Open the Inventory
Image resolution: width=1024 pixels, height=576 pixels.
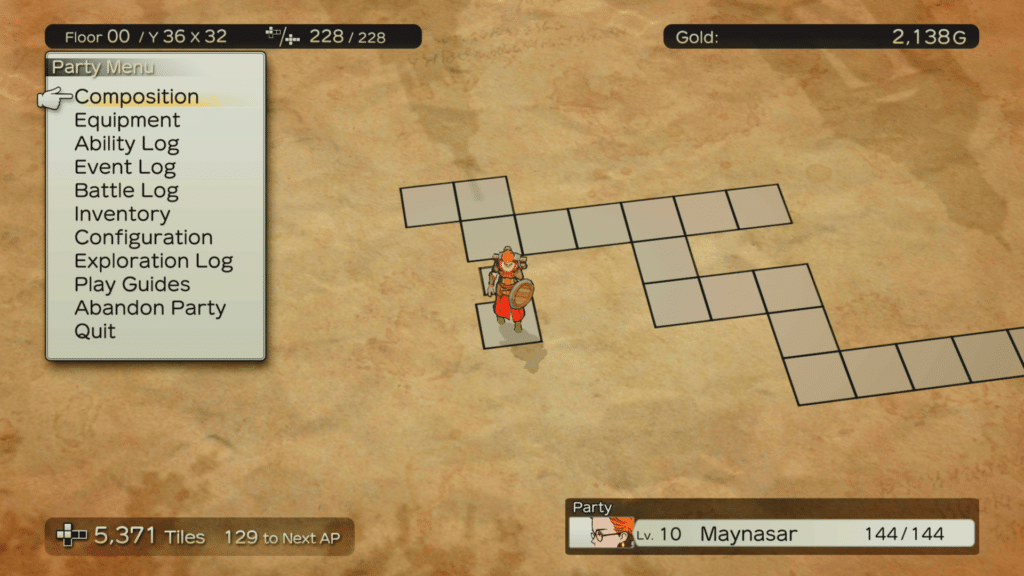122,214
